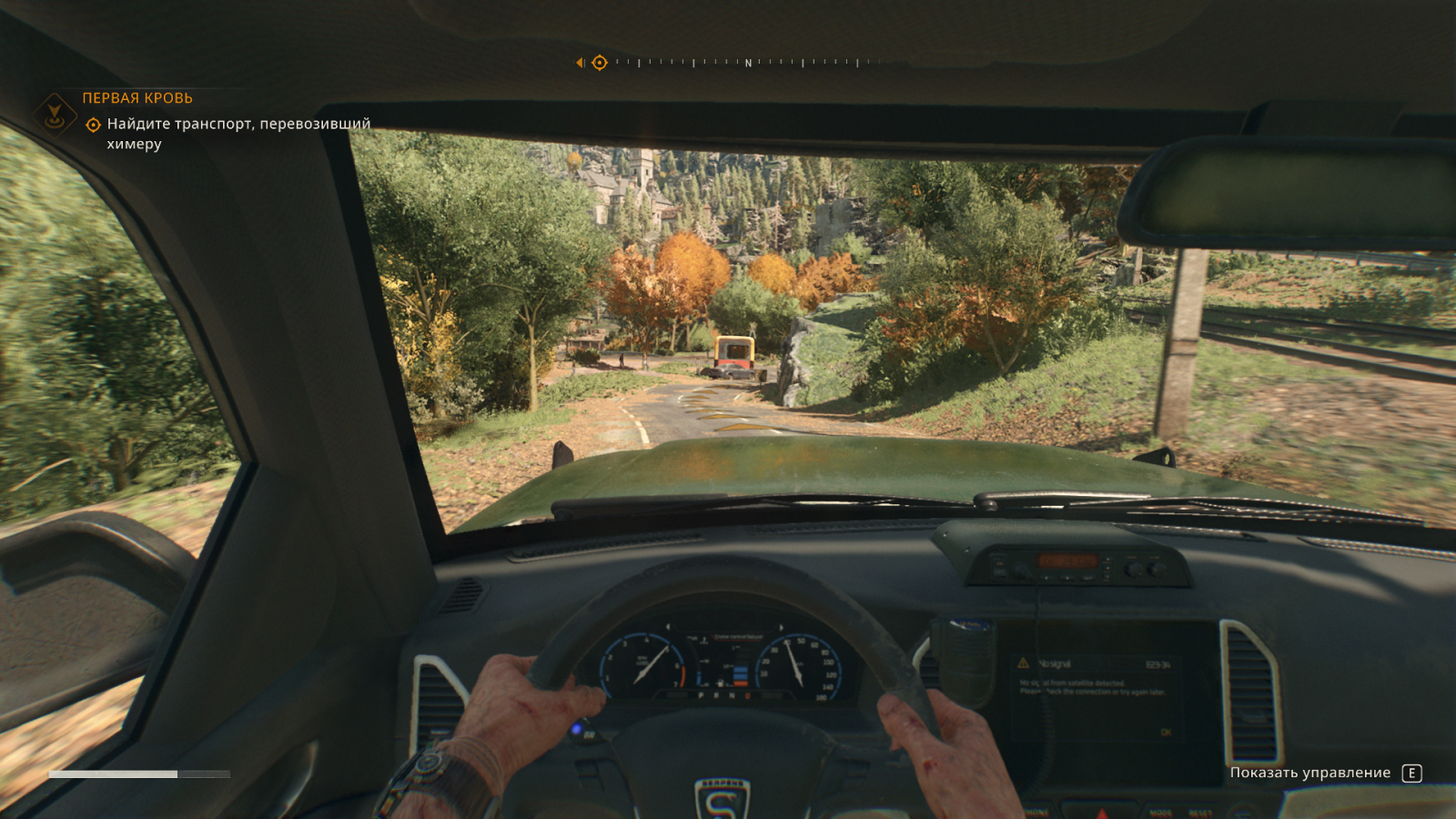Viewport: 1456px width, 819px height.
Task: Select the quest emblem beside ПЕРВАЯ КРОВЬ
Action: pyautogui.click(x=55, y=115)
